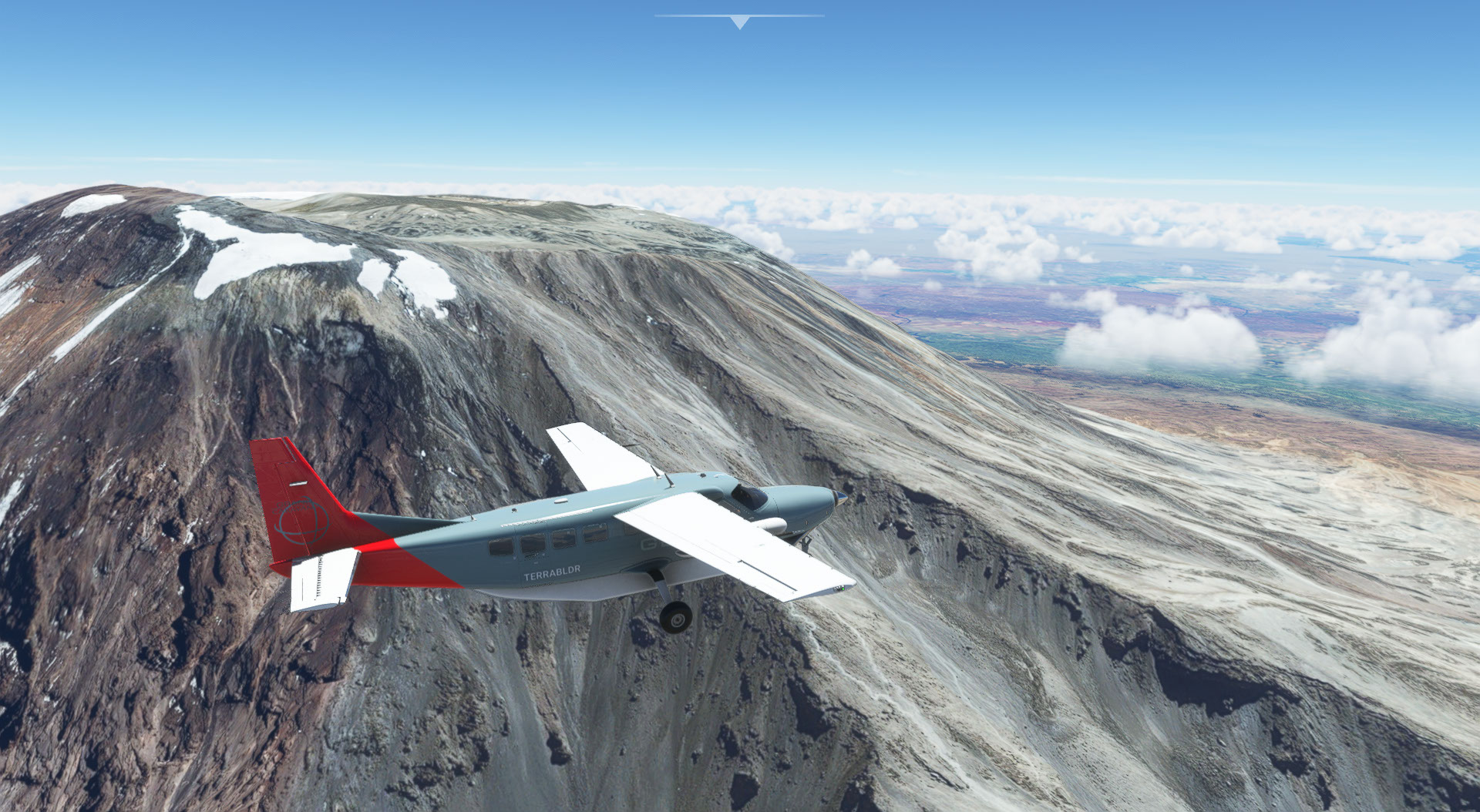Open the toolbar handle at top center
This screenshot has height=812, width=1480.
pos(739,22)
